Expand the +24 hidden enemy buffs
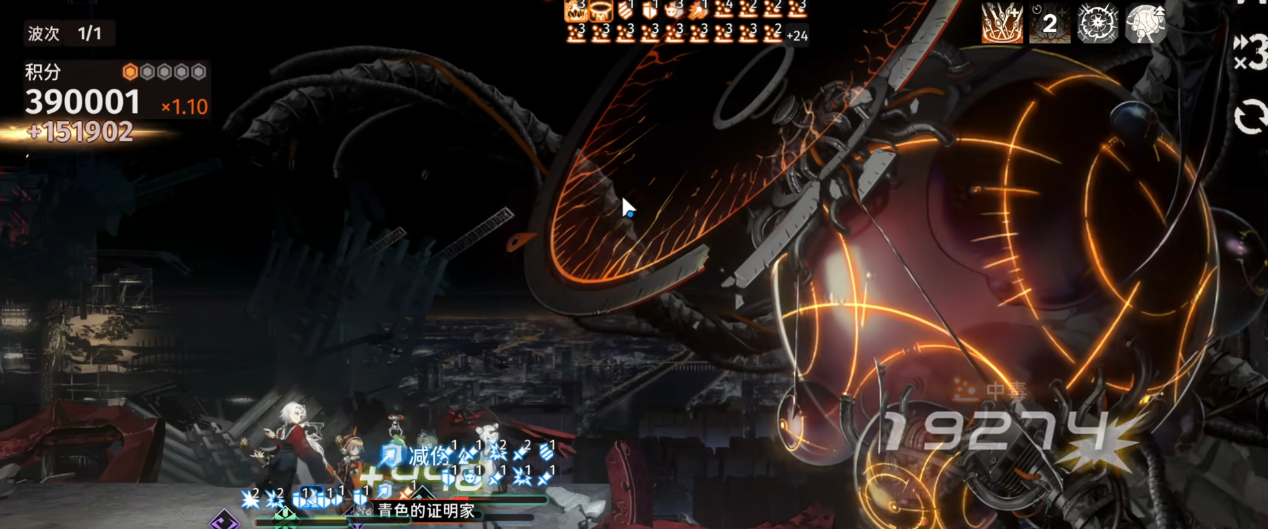 pyautogui.click(x=797, y=36)
